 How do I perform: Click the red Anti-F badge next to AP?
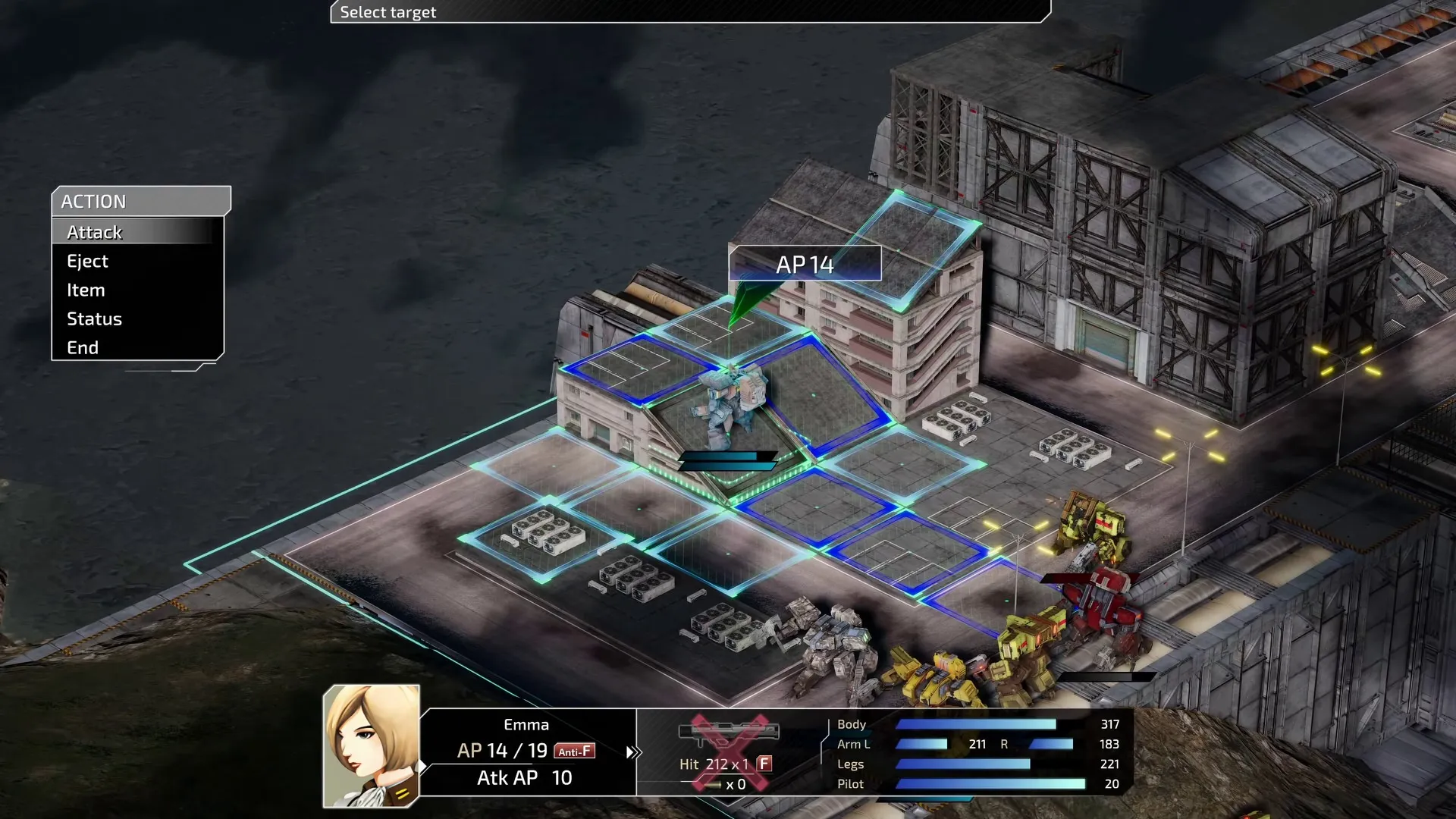click(575, 752)
